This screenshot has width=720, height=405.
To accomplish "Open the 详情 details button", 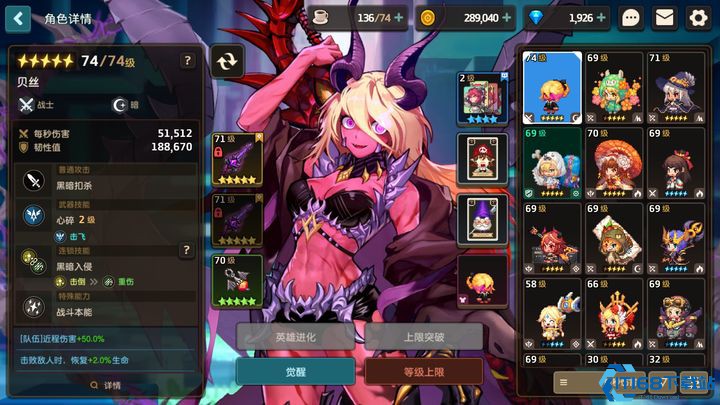I will tap(105, 385).
